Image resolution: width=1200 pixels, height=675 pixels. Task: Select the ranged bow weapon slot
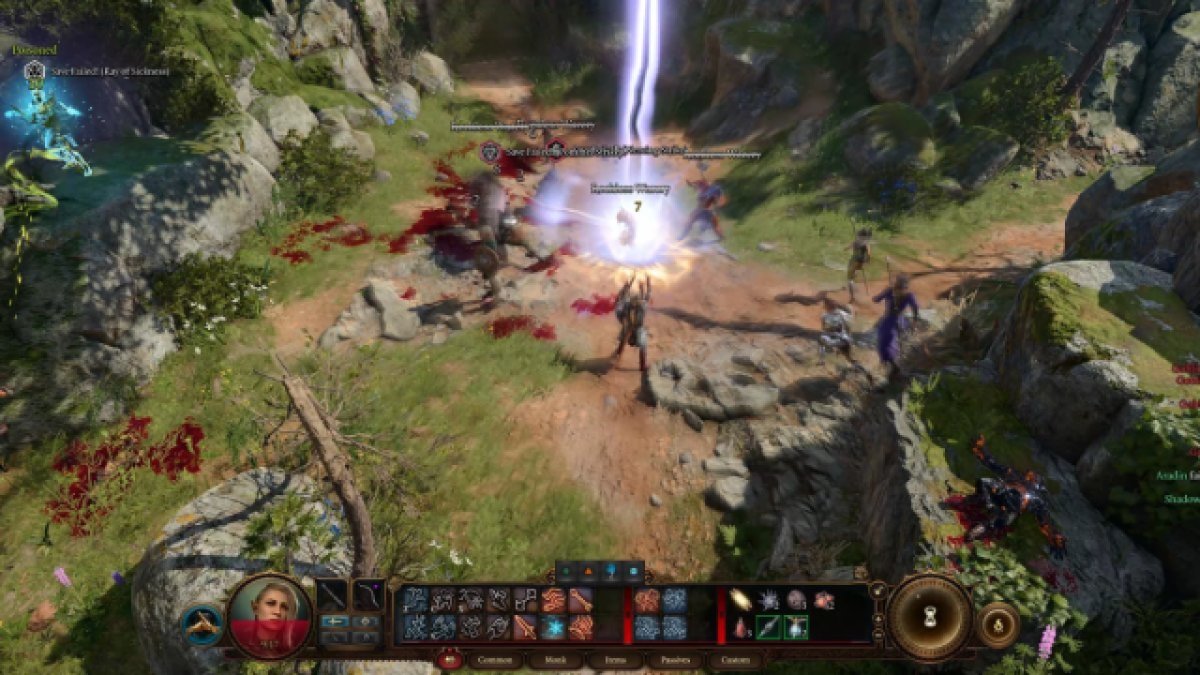368,596
